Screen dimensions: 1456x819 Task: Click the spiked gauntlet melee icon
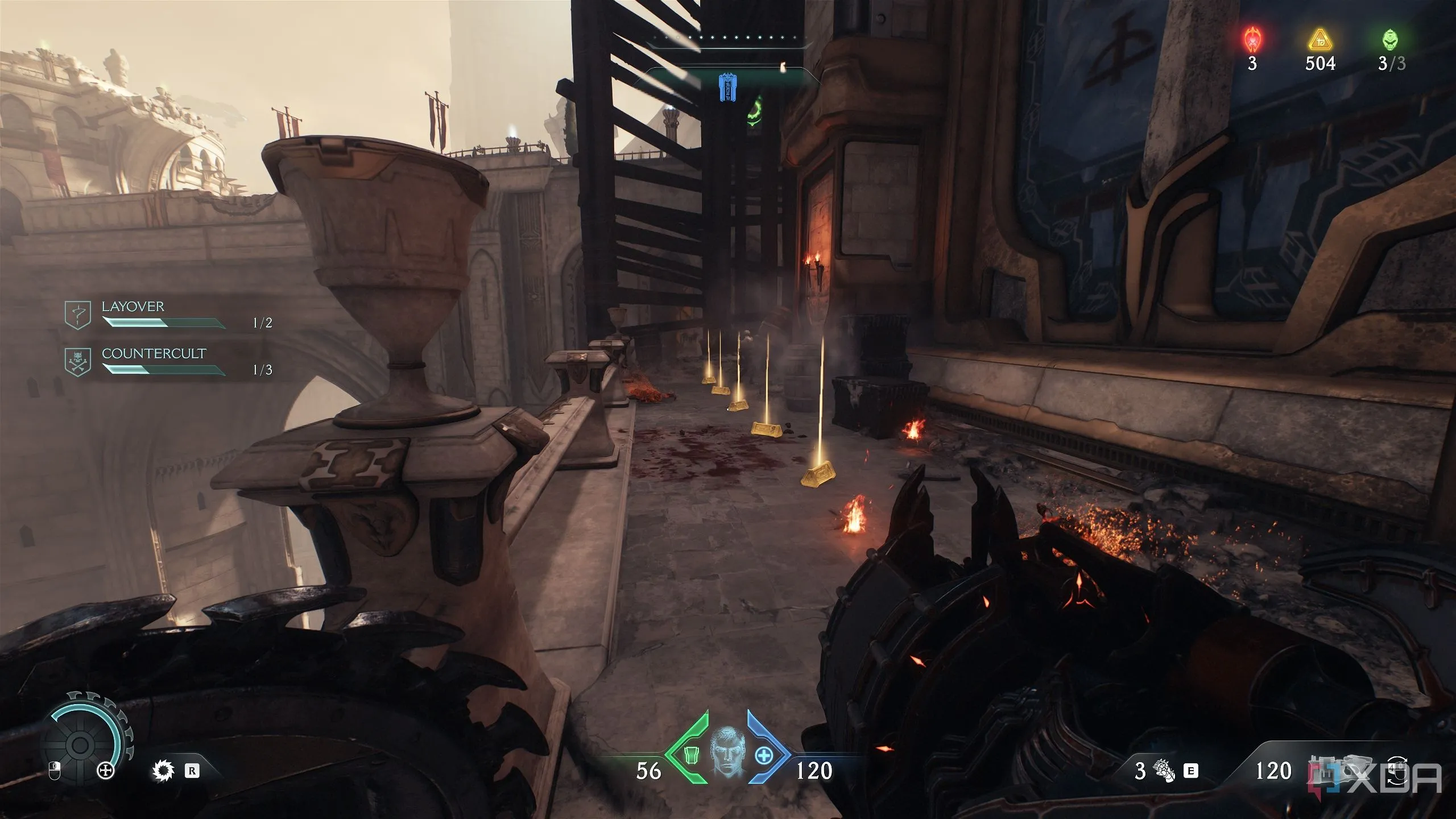(x=1163, y=771)
